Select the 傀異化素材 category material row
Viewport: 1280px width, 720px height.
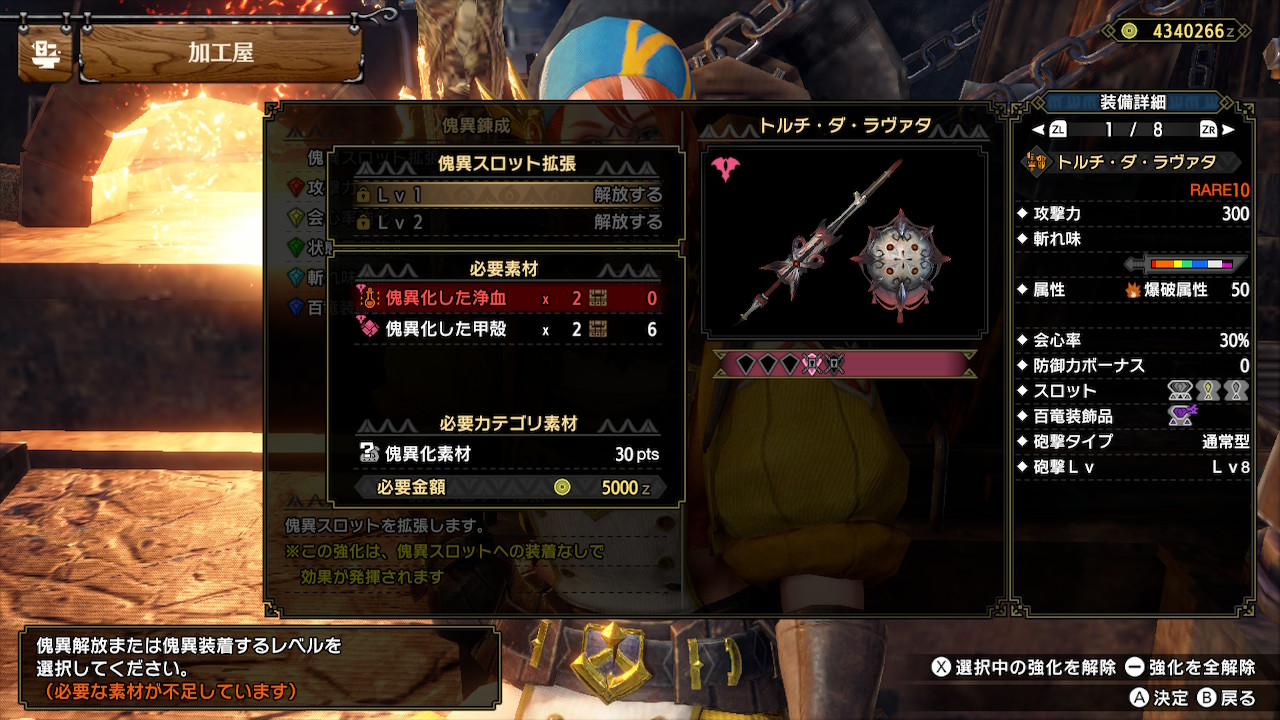(x=508, y=454)
